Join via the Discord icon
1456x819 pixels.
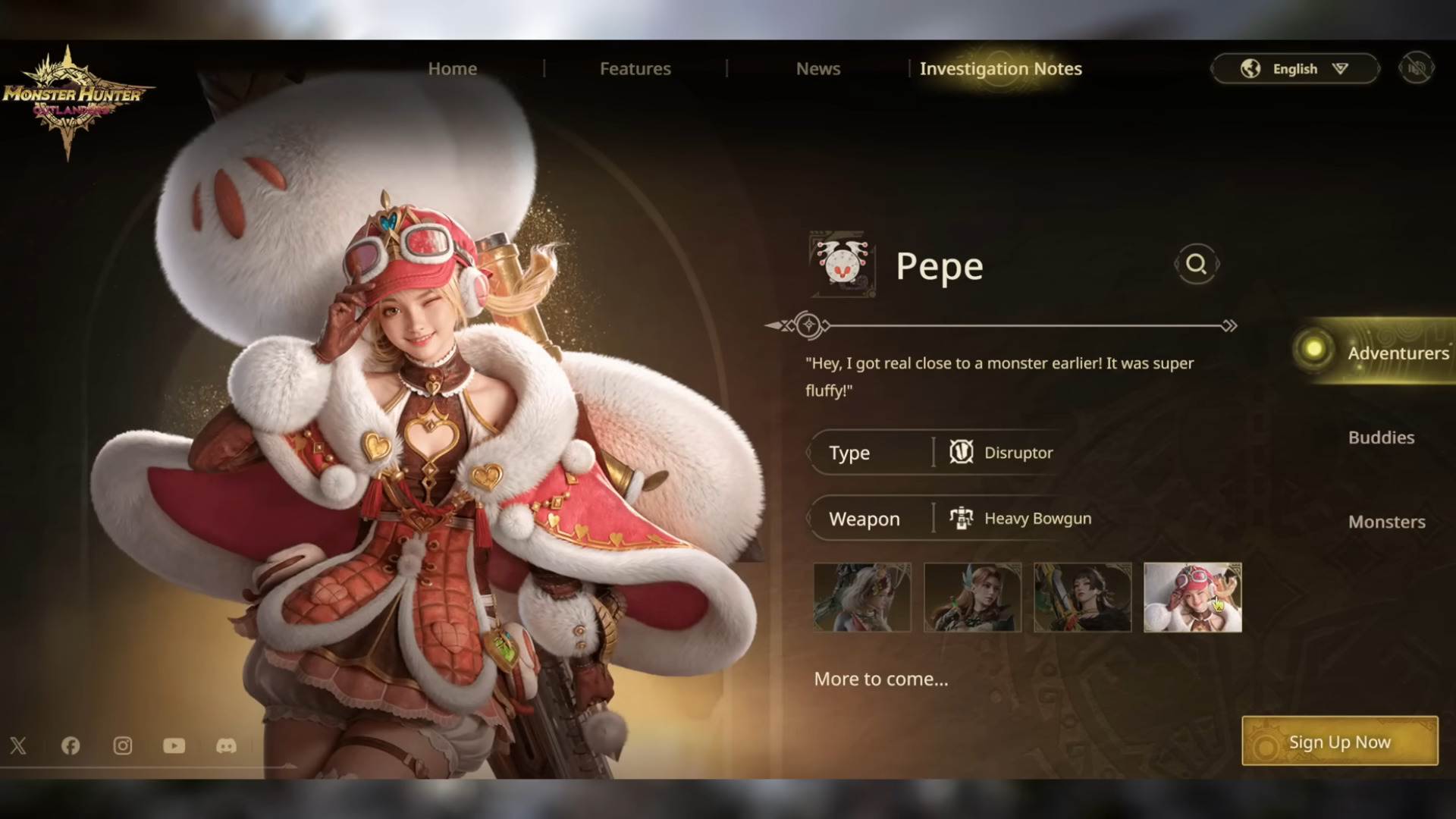[226, 746]
